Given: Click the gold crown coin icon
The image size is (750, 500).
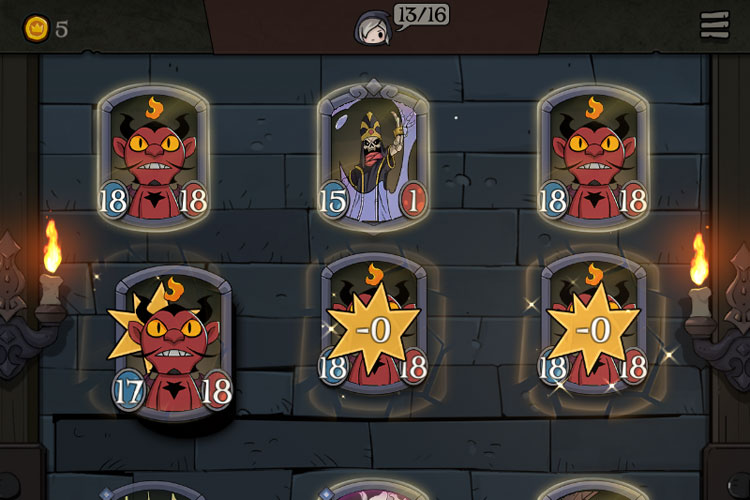Looking at the screenshot, I should 36,28.
